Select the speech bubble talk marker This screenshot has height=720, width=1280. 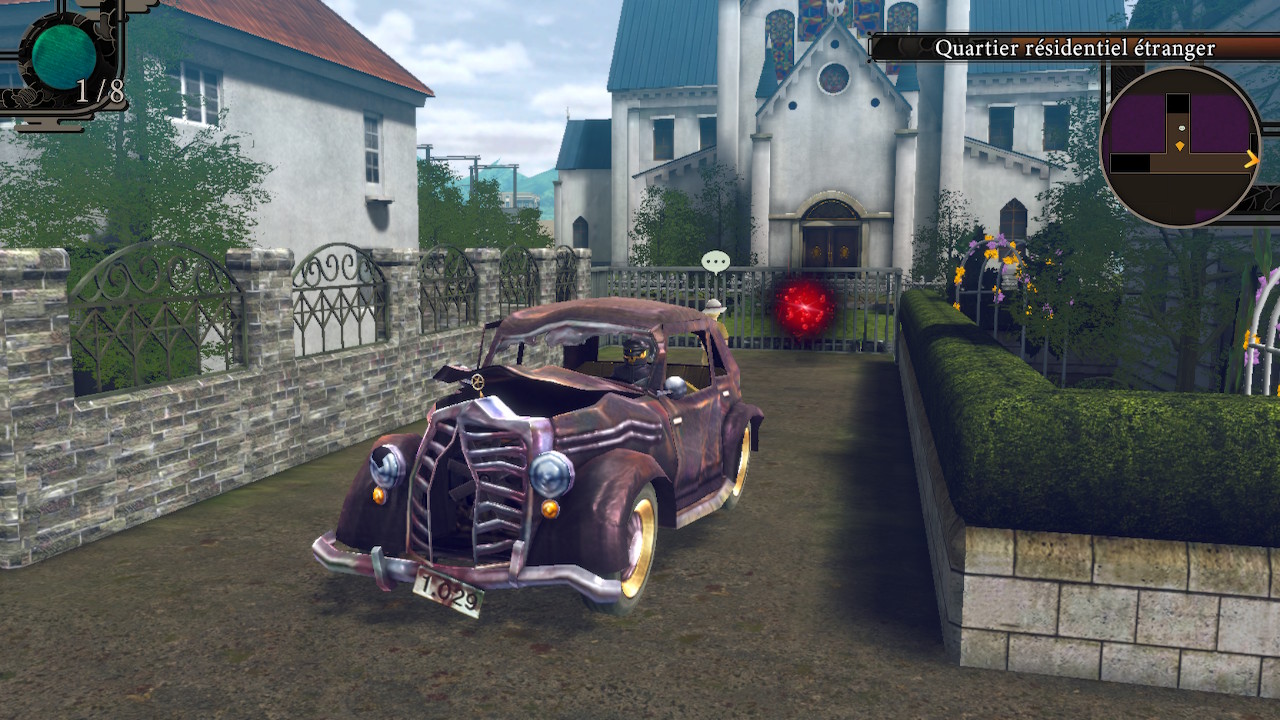pyautogui.click(x=715, y=262)
